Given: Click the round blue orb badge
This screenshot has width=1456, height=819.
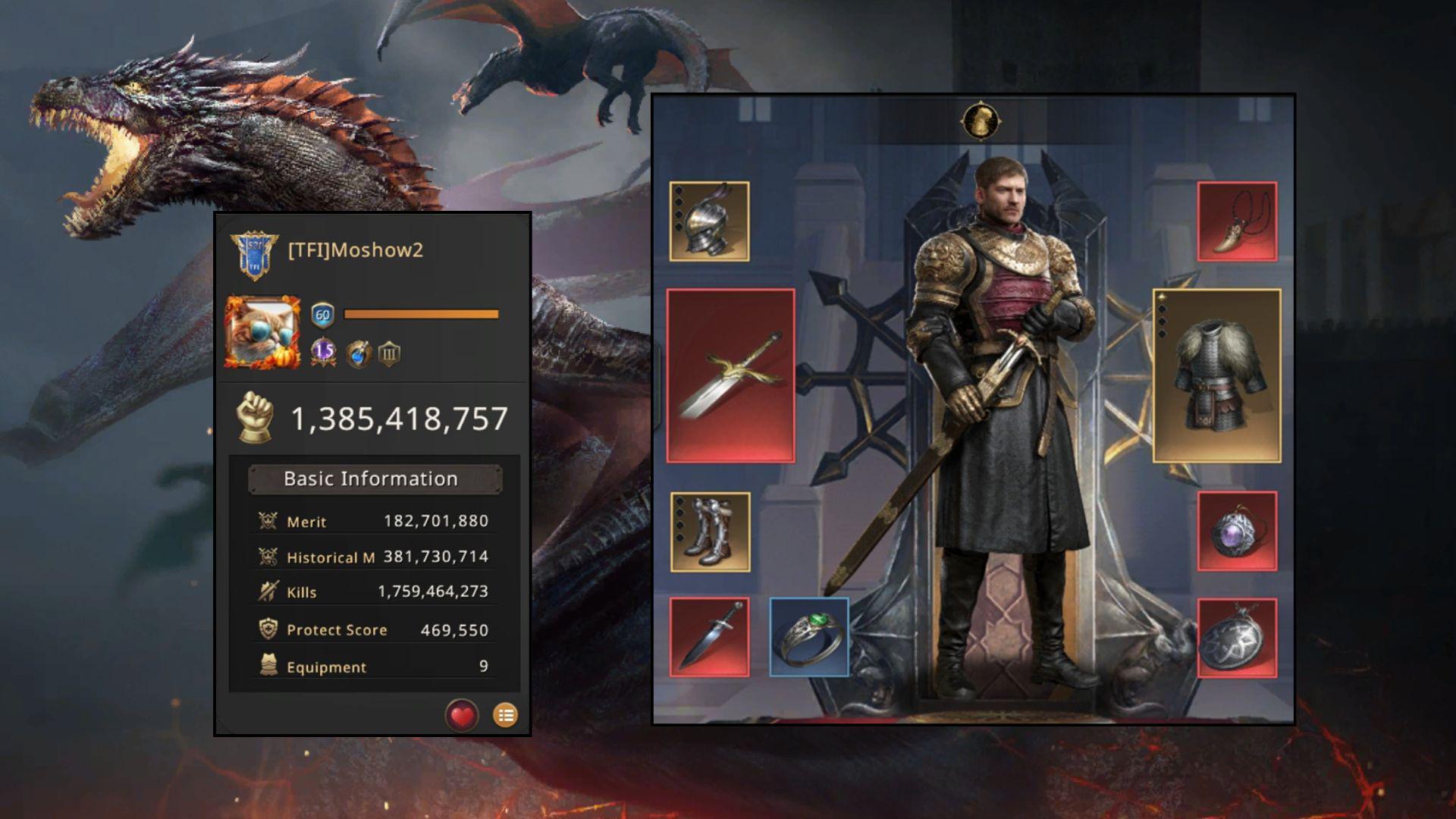Looking at the screenshot, I should tap(358, 353).
